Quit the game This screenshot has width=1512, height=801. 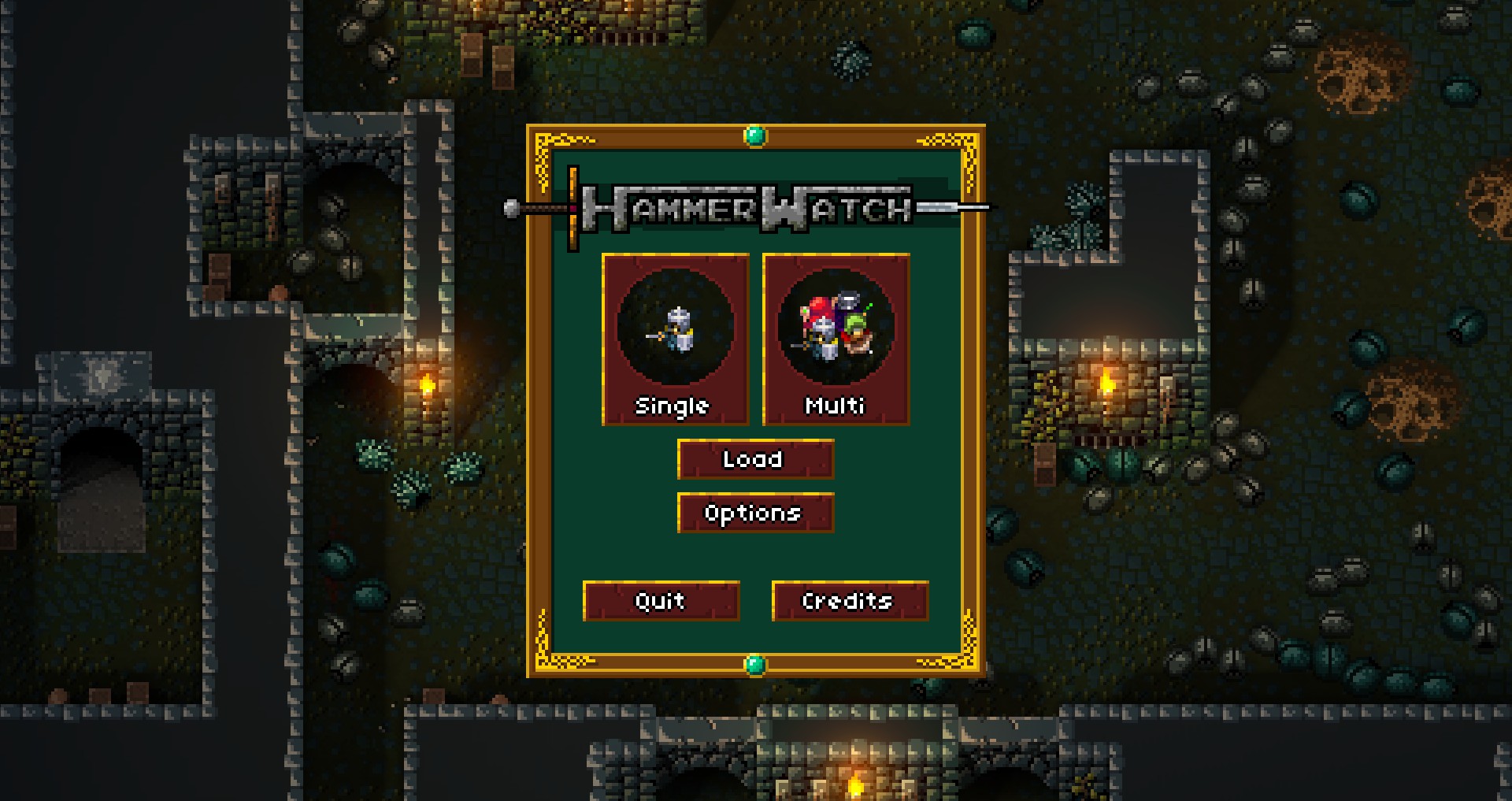(x=661, y=601)
